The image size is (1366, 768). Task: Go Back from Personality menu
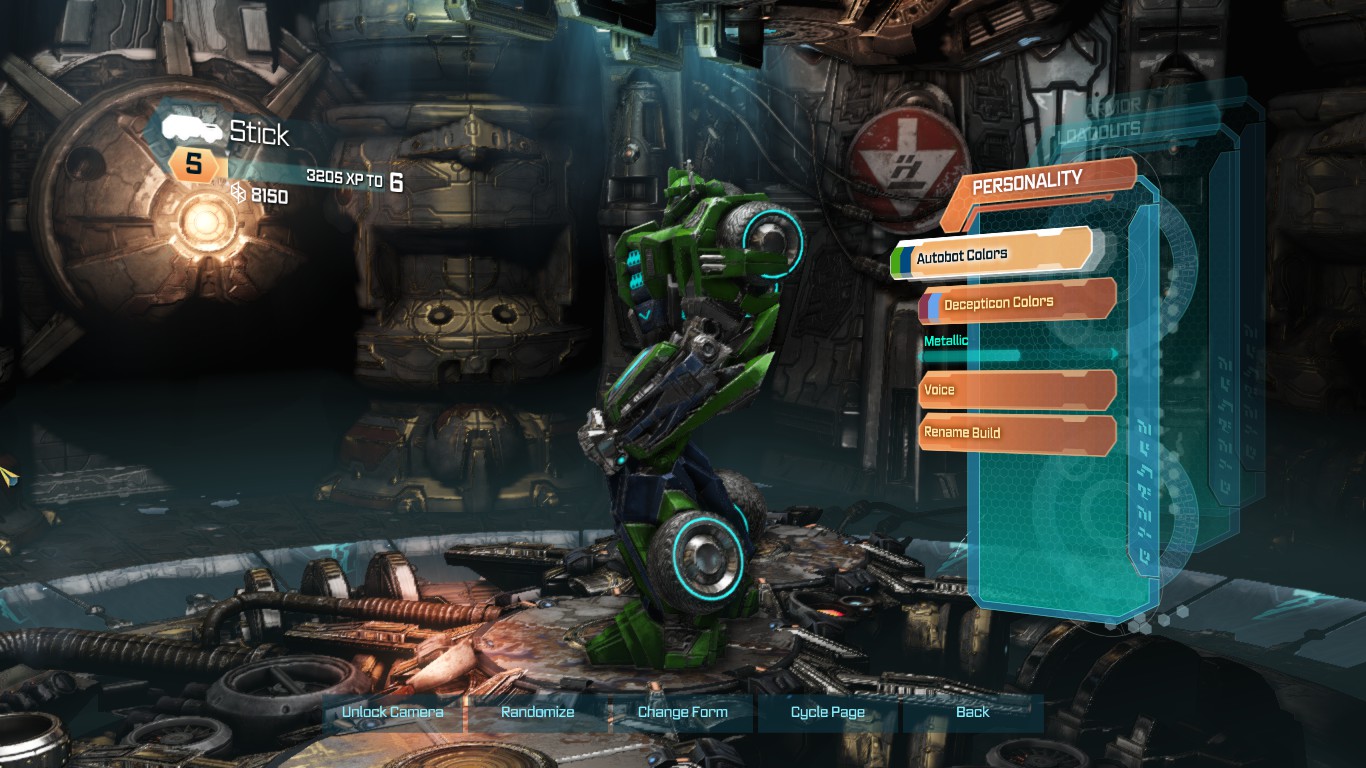pos(972,712)
